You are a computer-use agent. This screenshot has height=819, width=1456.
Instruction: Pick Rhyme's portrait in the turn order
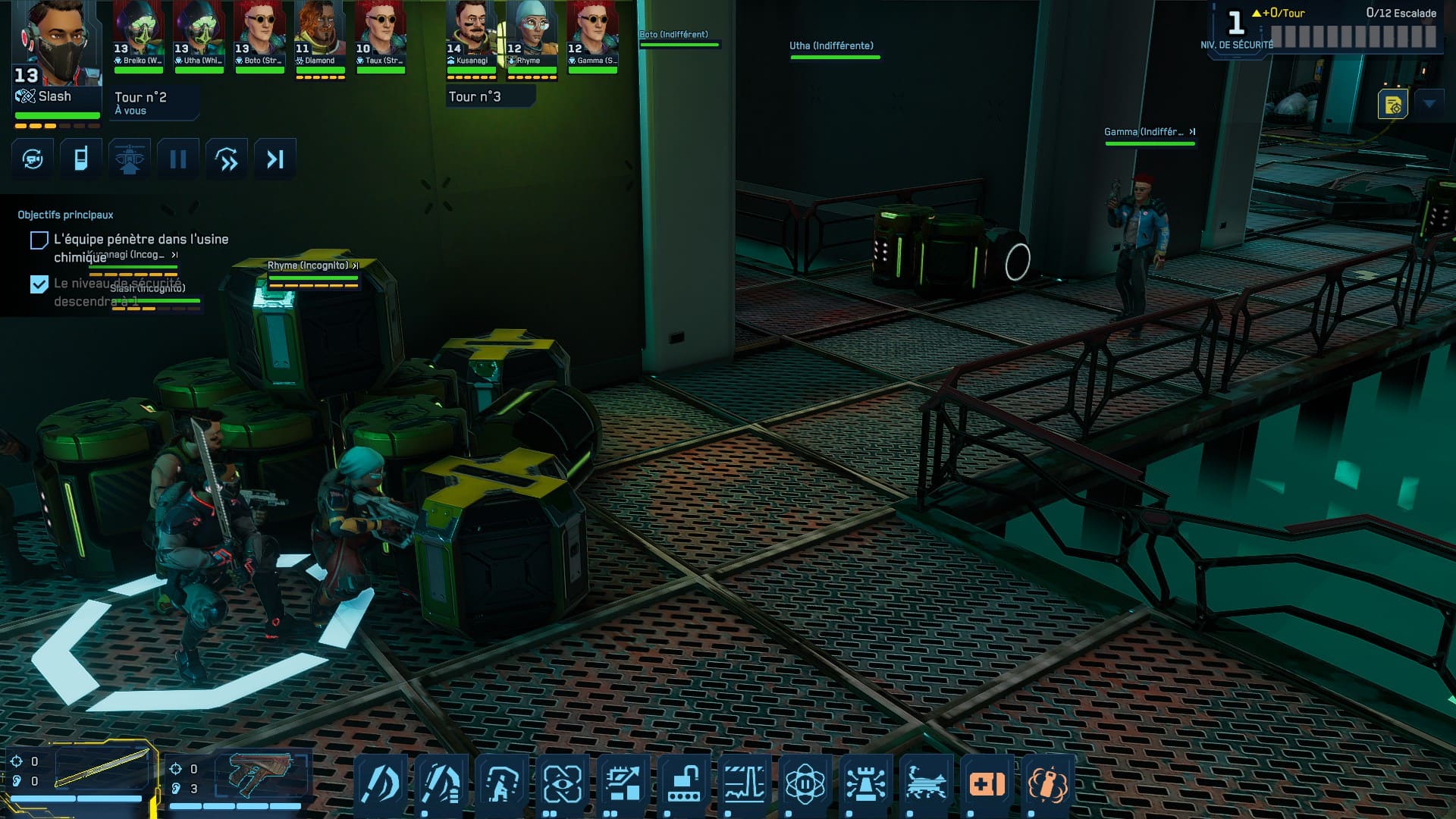[532, 36]
